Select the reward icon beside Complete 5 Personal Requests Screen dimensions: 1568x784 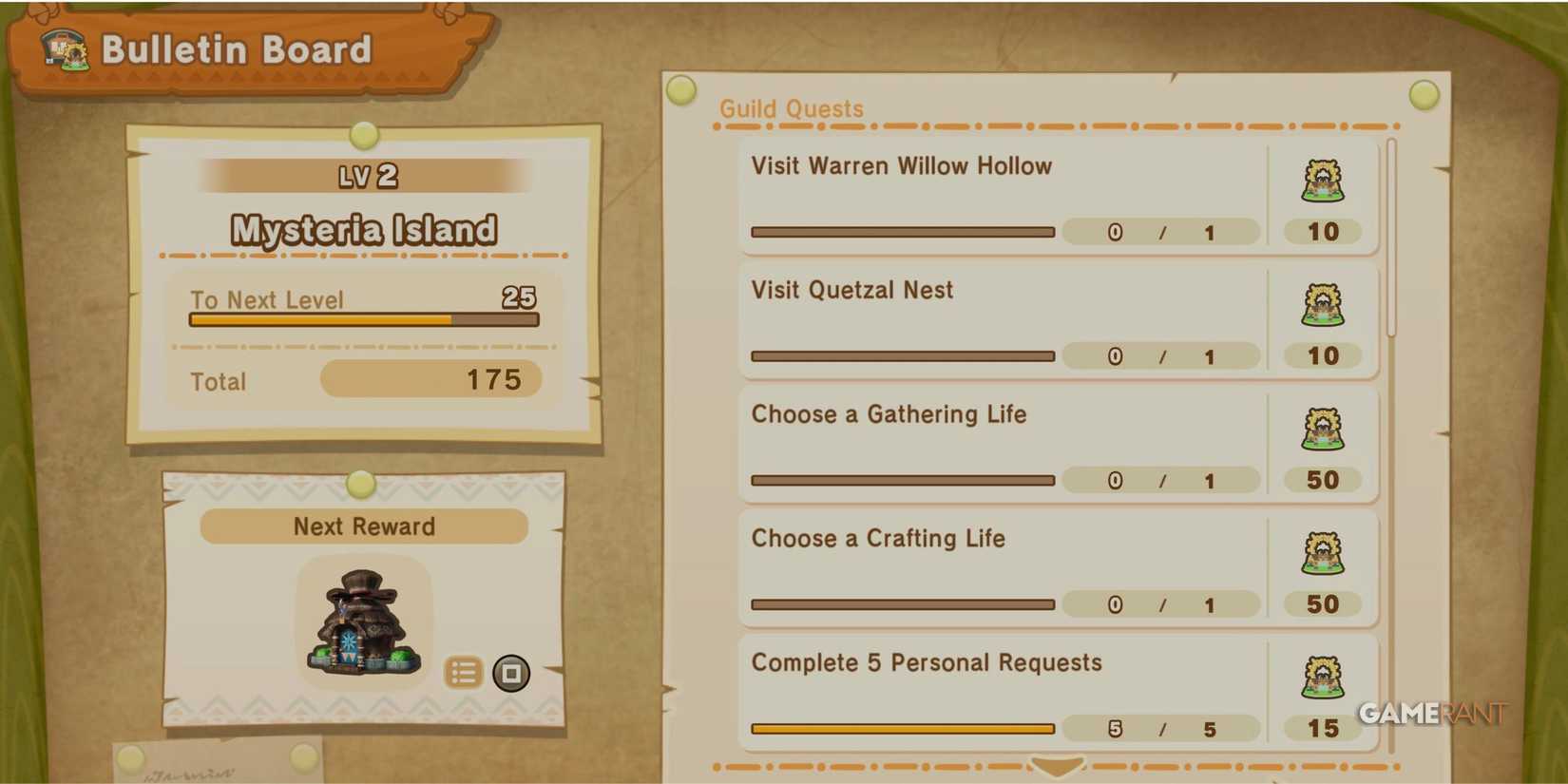tap(1323, 678)
